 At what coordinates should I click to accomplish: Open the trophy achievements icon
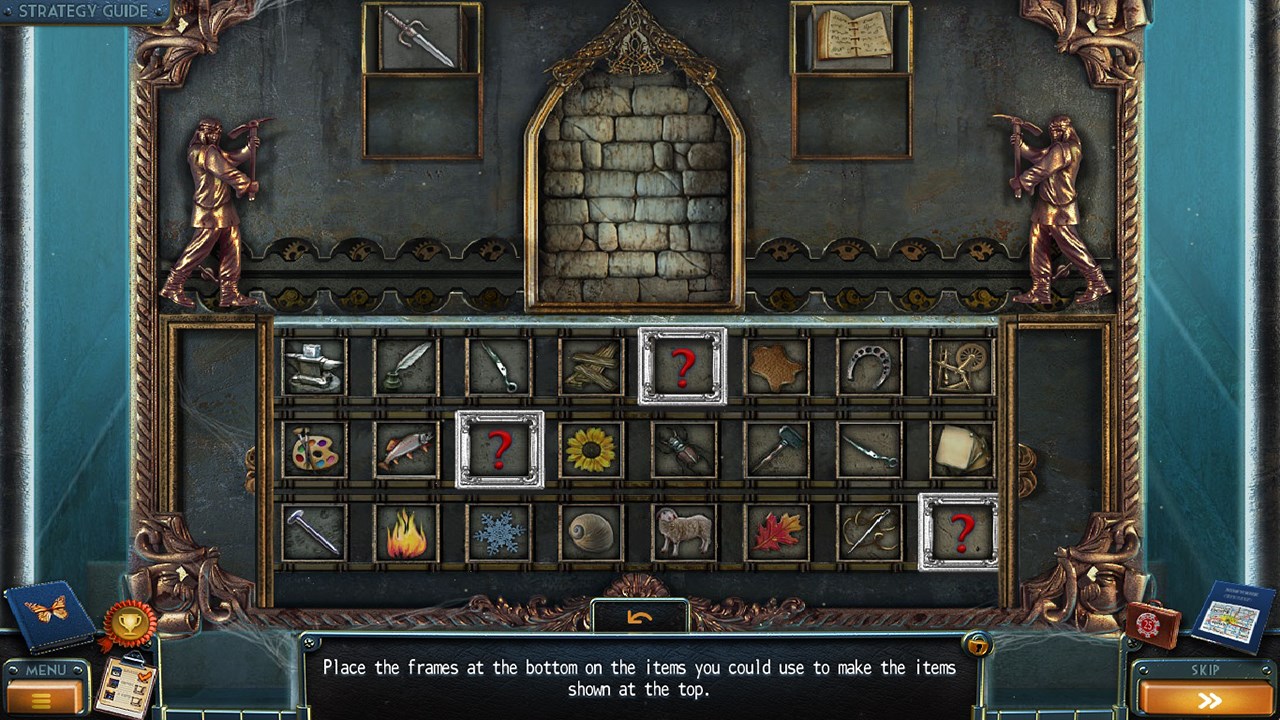[129, 625]
